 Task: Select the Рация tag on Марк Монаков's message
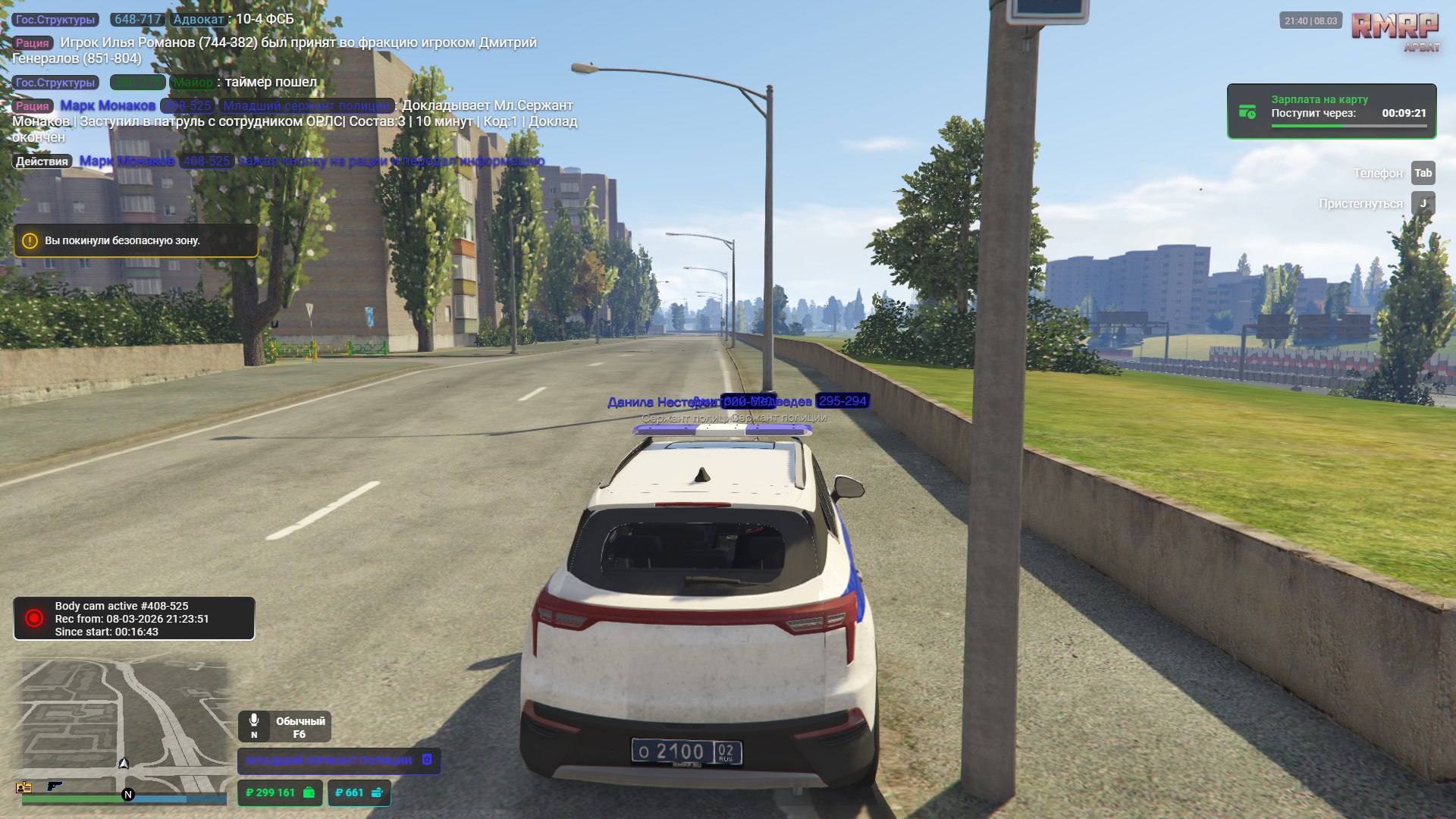(x=33, y=106)
